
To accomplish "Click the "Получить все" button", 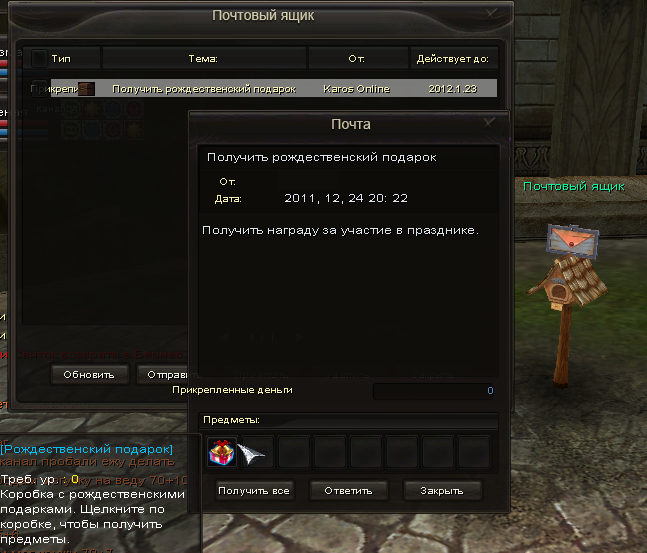I will tap(254, 491).
